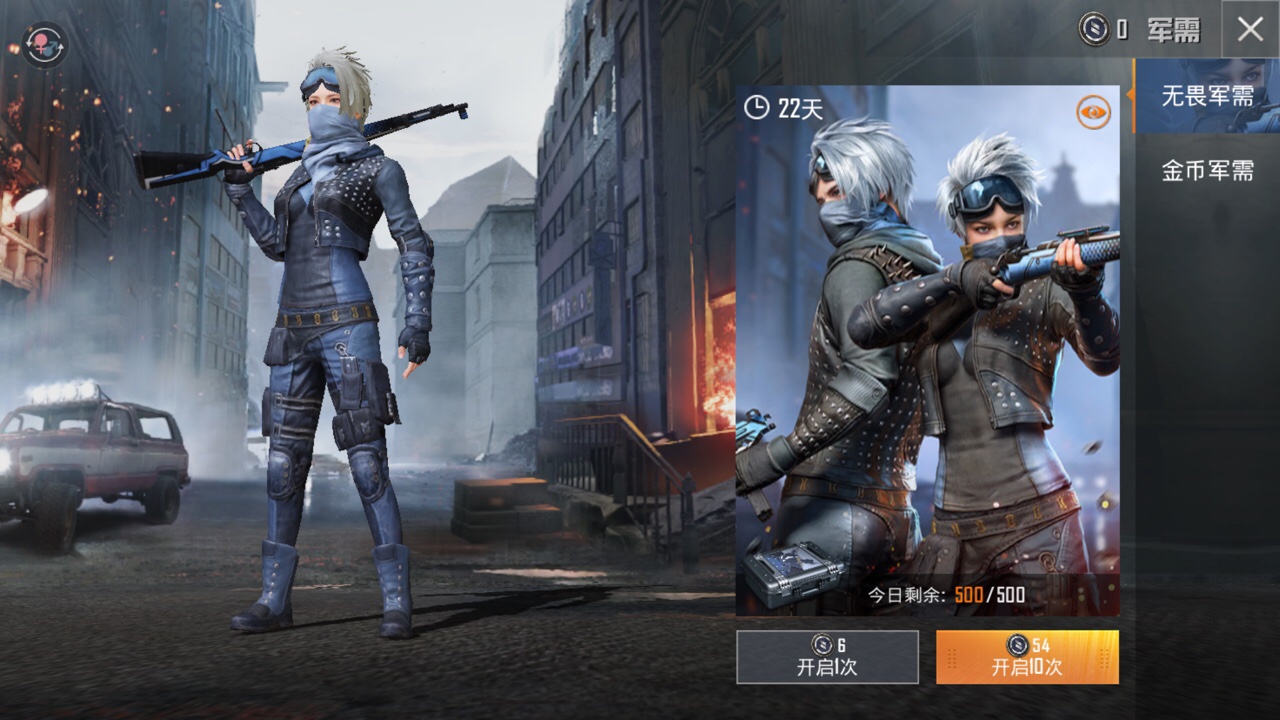
Task: Switch to the 金币军需 tab
Action: click(x=1207, y=170)
